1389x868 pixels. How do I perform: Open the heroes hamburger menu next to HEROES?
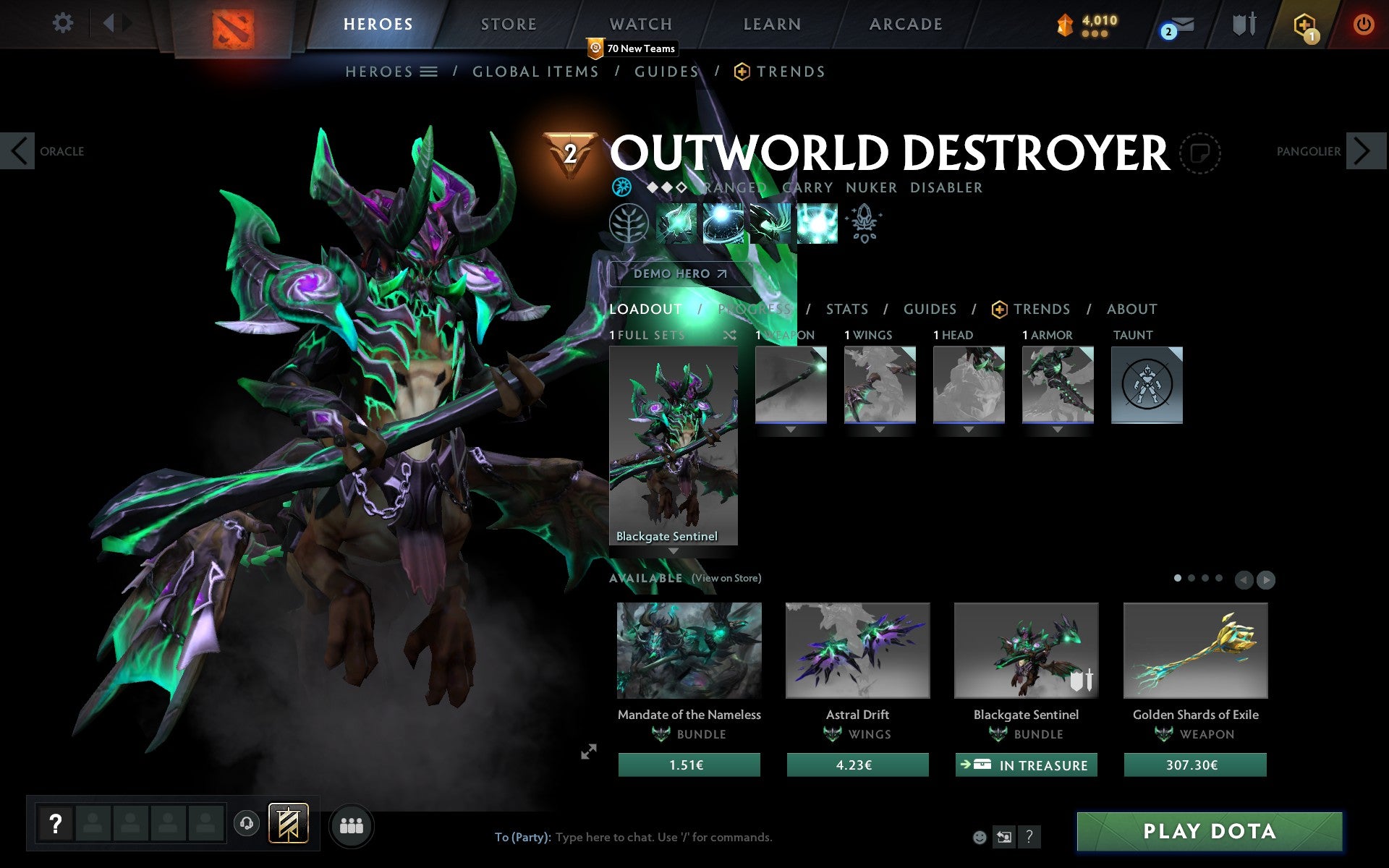pos(428,71)
